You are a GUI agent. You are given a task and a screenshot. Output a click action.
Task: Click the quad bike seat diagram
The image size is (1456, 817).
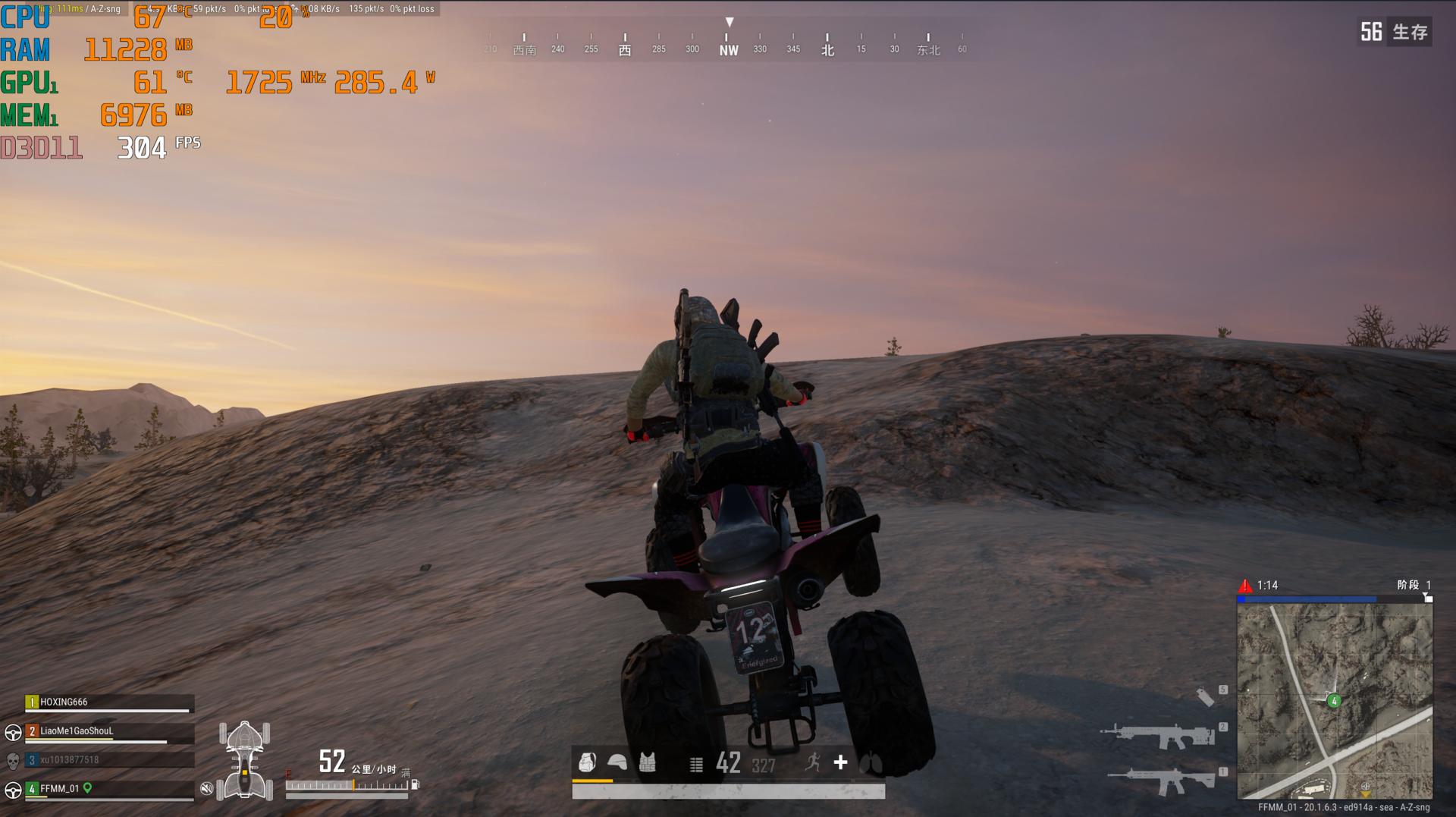click(x=244, y=760)
